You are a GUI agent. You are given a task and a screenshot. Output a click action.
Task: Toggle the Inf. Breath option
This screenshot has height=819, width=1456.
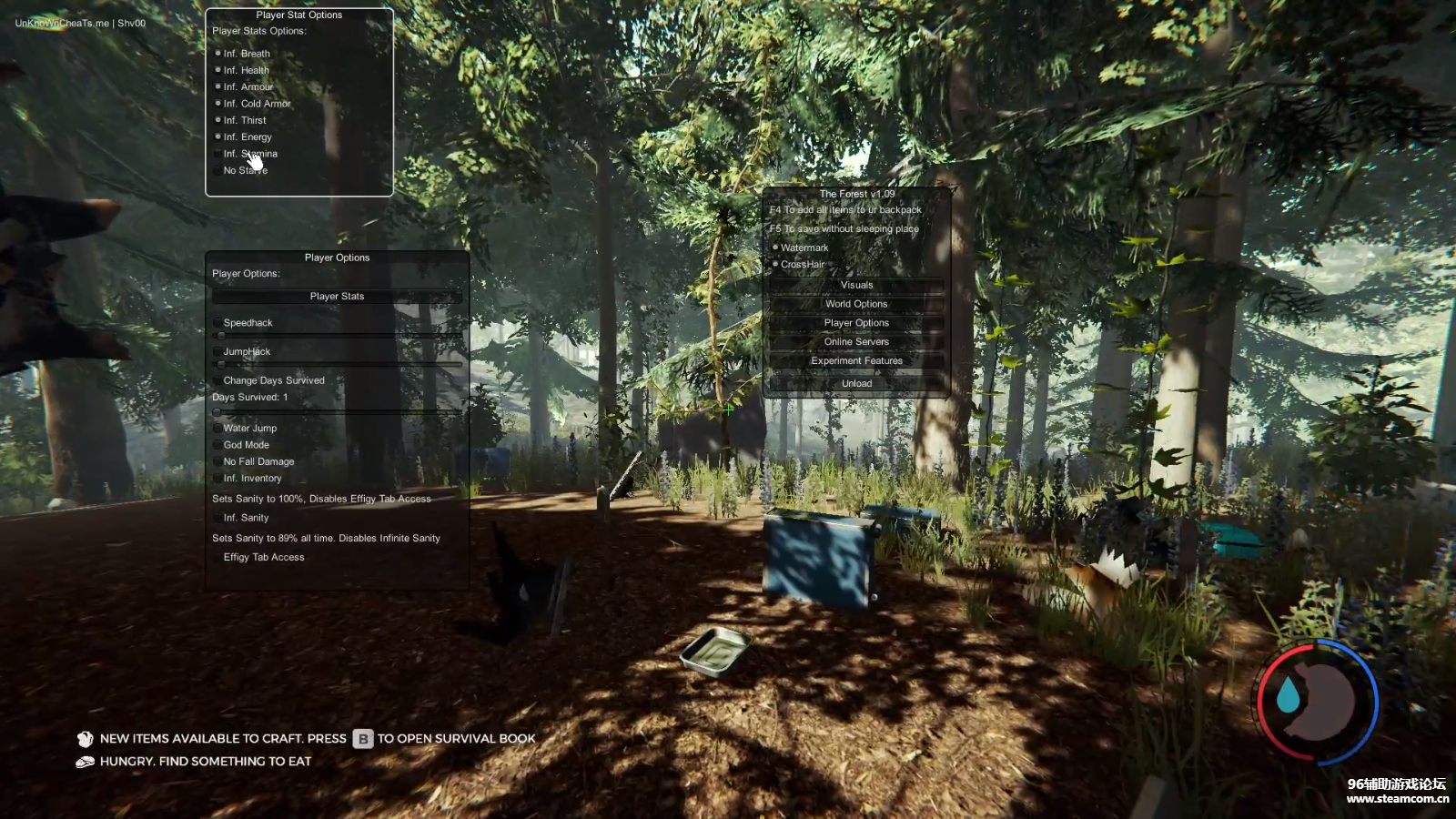218,54
